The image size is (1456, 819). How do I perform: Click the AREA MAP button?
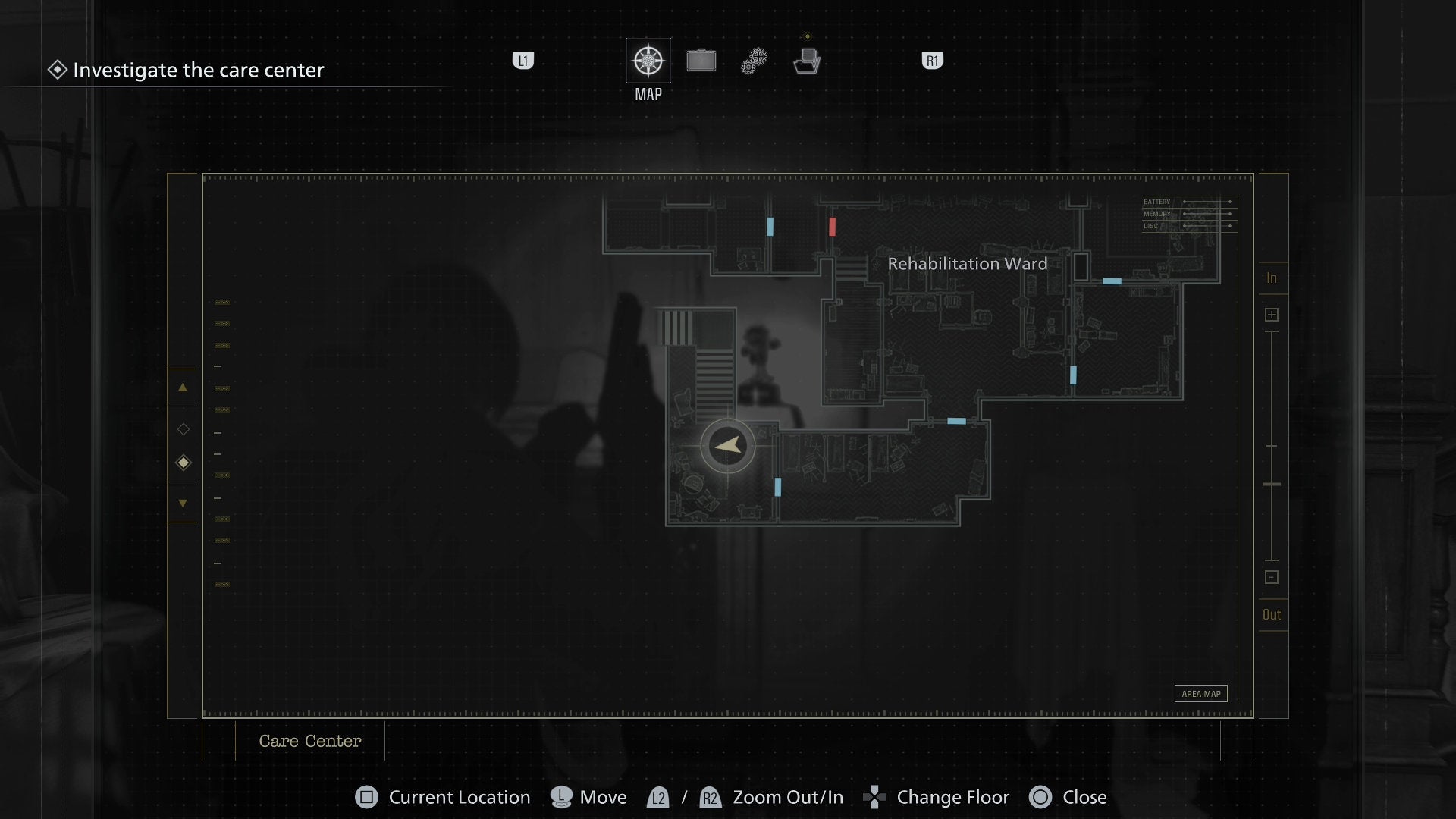1200,693
